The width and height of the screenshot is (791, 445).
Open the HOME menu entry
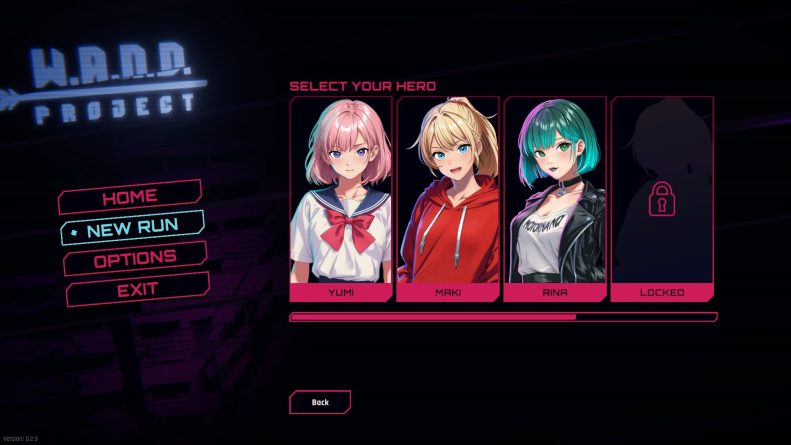[130, 197]
